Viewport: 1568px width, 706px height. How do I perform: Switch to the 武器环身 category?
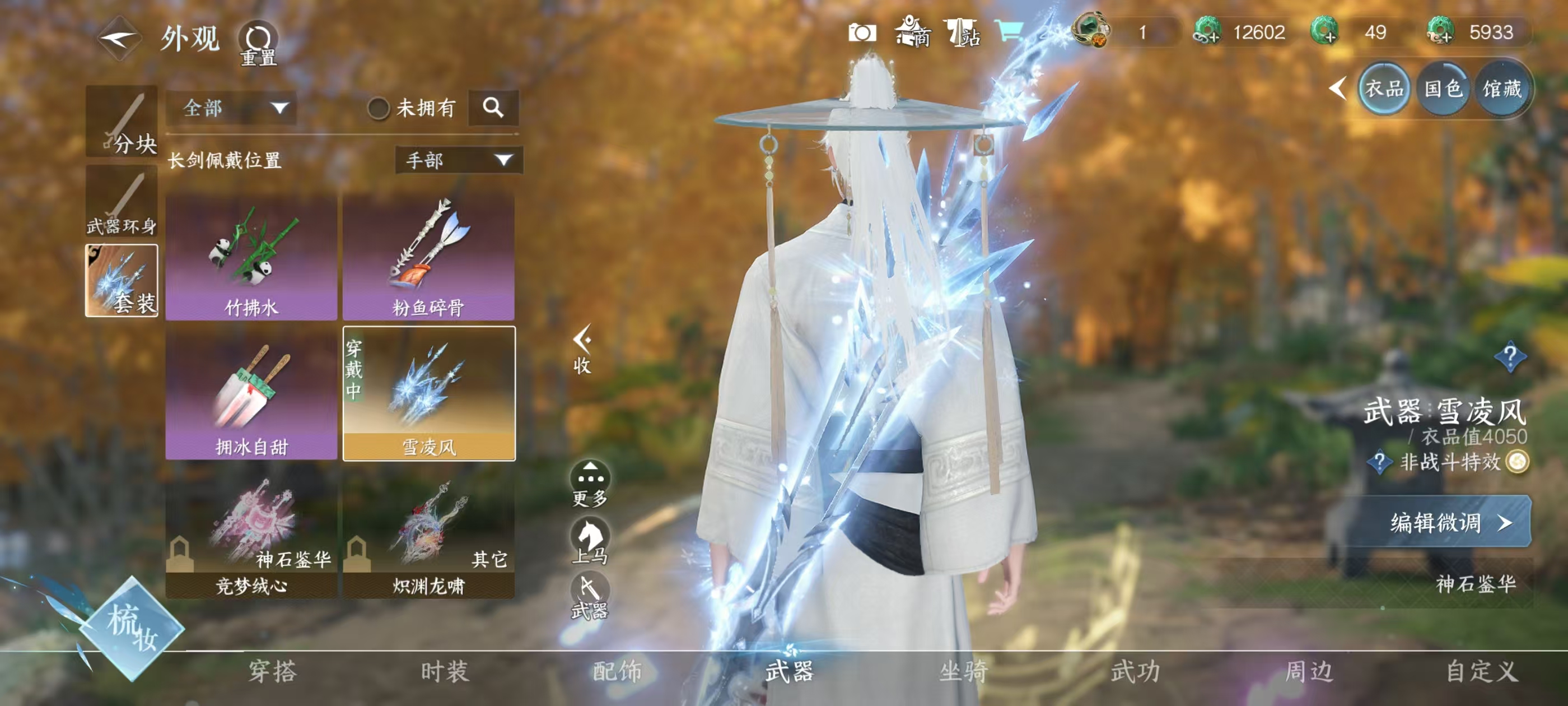(x=122, y=201)
